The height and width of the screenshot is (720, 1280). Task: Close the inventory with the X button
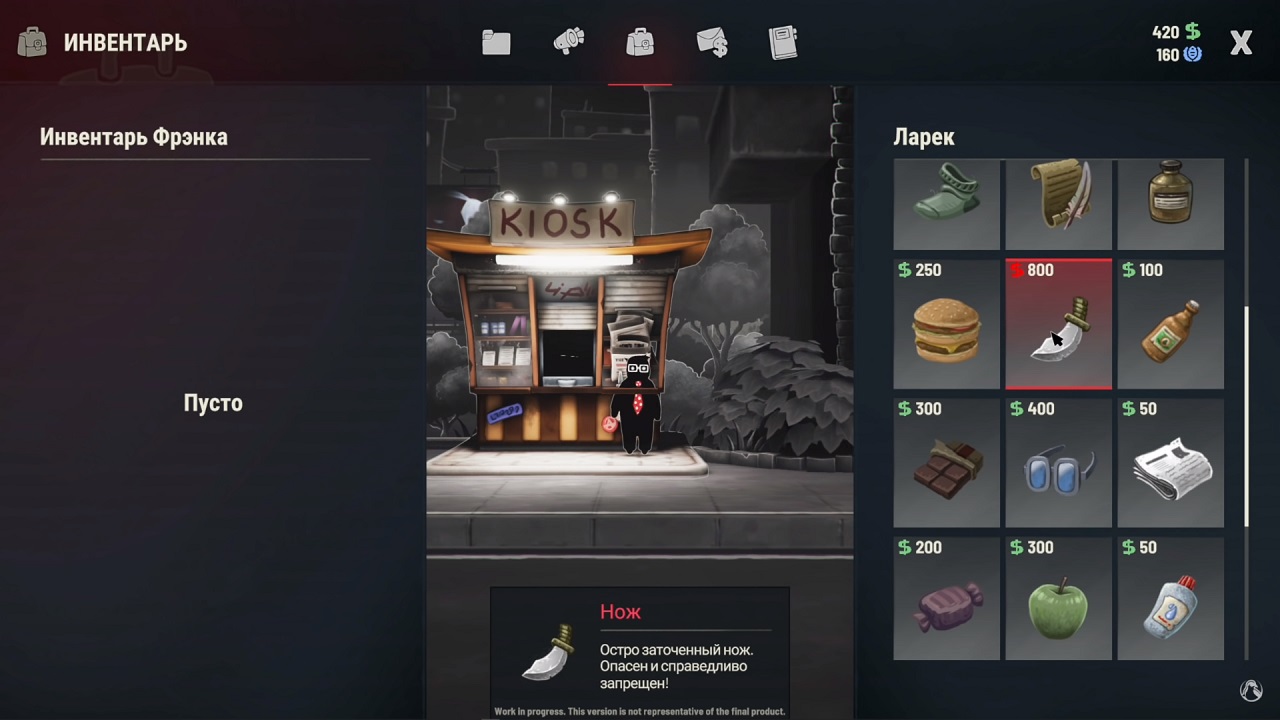click(x=1241, y=43)
